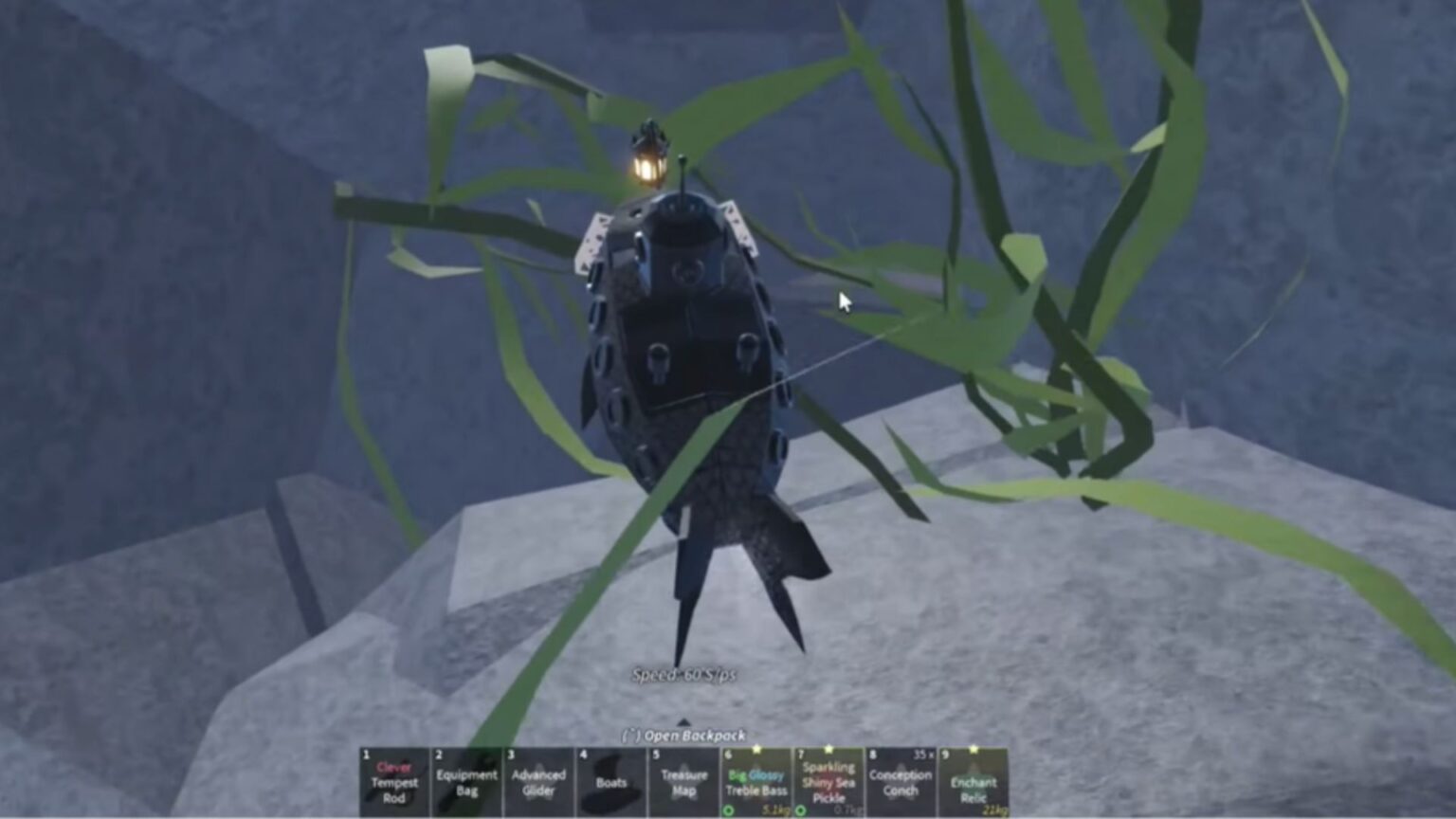Click the green indicator on Sea Pickle slot
The height and width of the screenshot is (819, 1456).
(799, 811)
